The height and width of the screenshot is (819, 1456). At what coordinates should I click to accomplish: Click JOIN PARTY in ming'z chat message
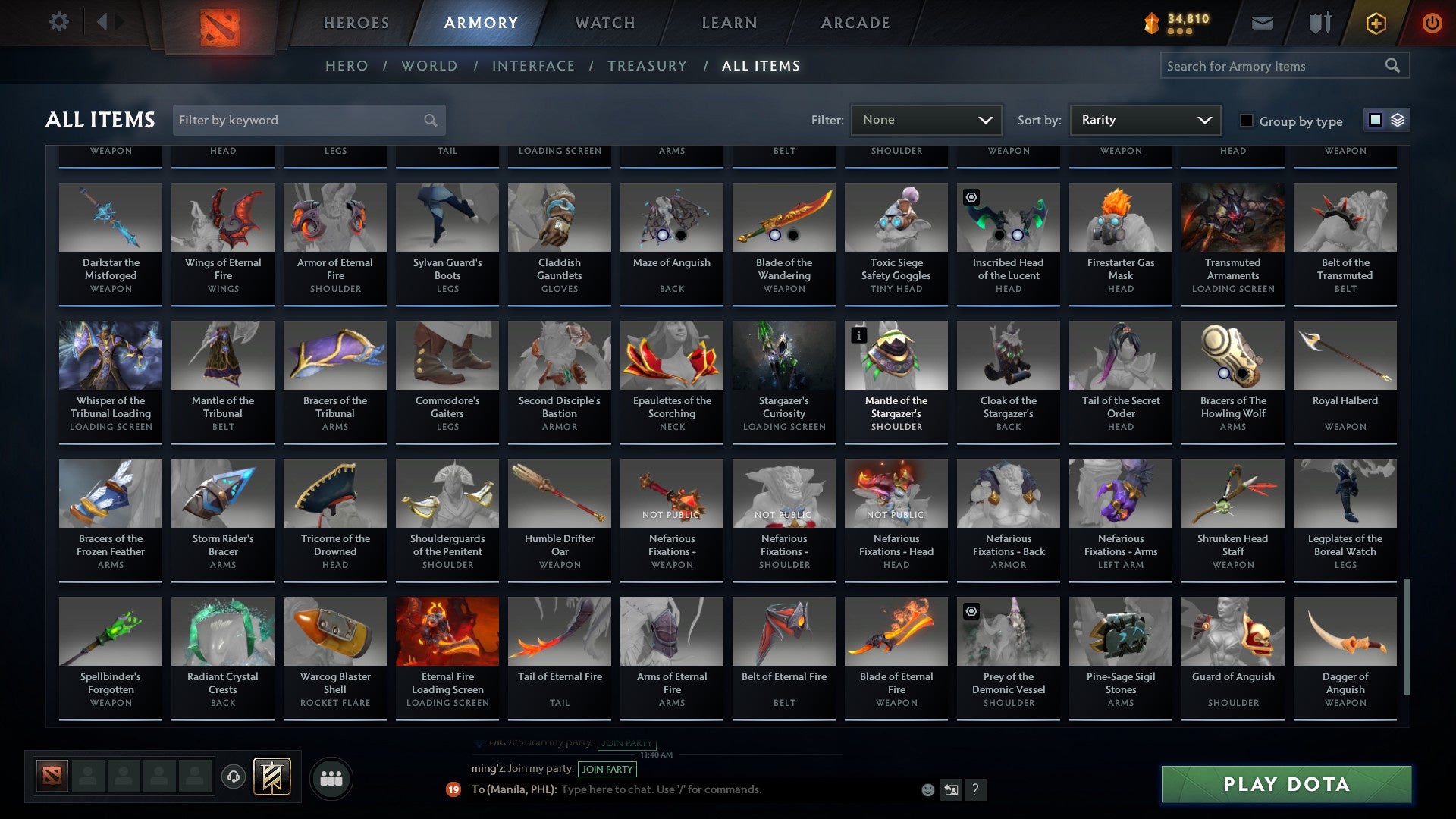608,769
